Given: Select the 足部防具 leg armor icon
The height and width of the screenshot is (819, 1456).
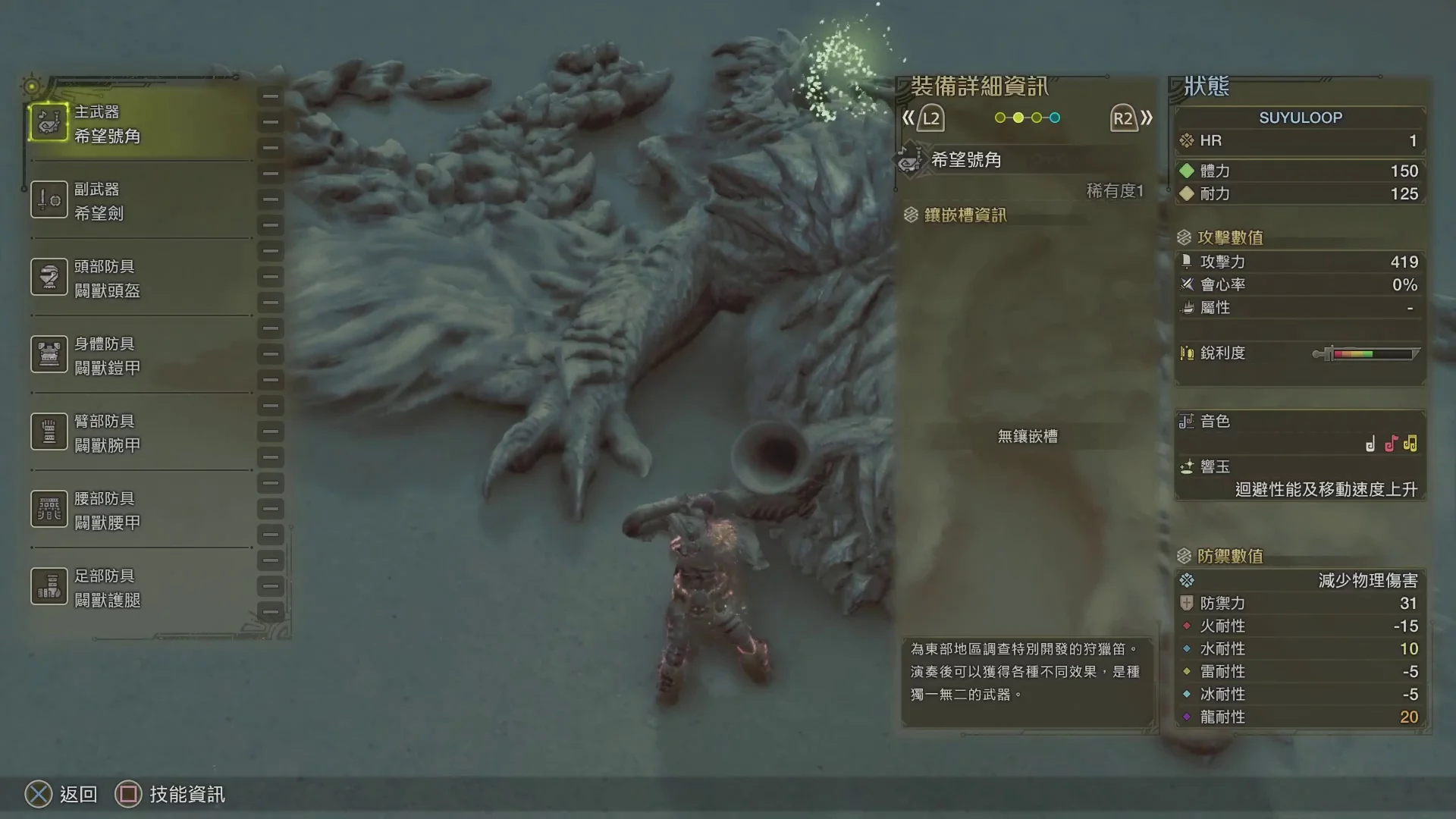Looking at the screenshot, I should click(x=49, y=586).
